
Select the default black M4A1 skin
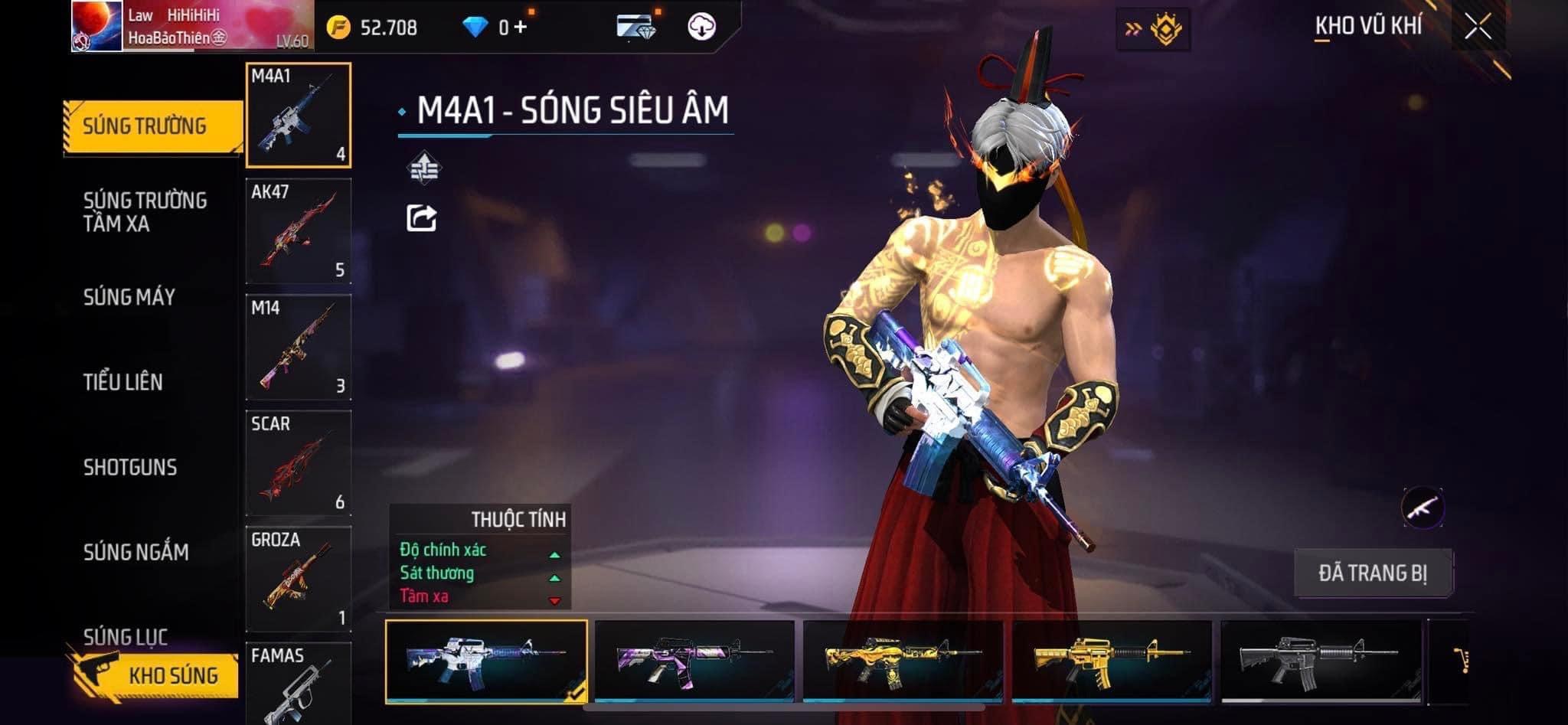[1321, 660]
